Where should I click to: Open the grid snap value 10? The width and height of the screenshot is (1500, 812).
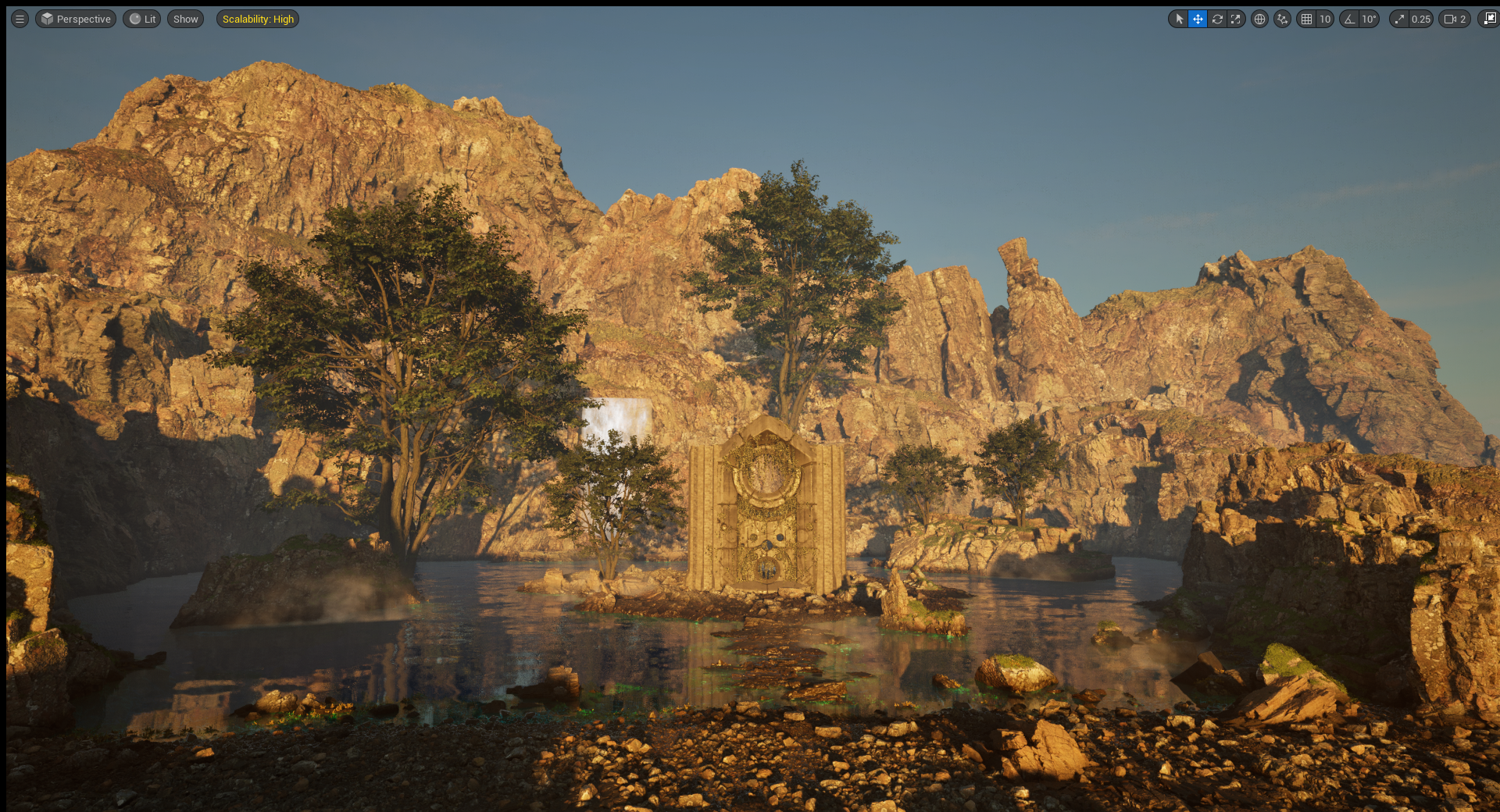coord(1325,19)
